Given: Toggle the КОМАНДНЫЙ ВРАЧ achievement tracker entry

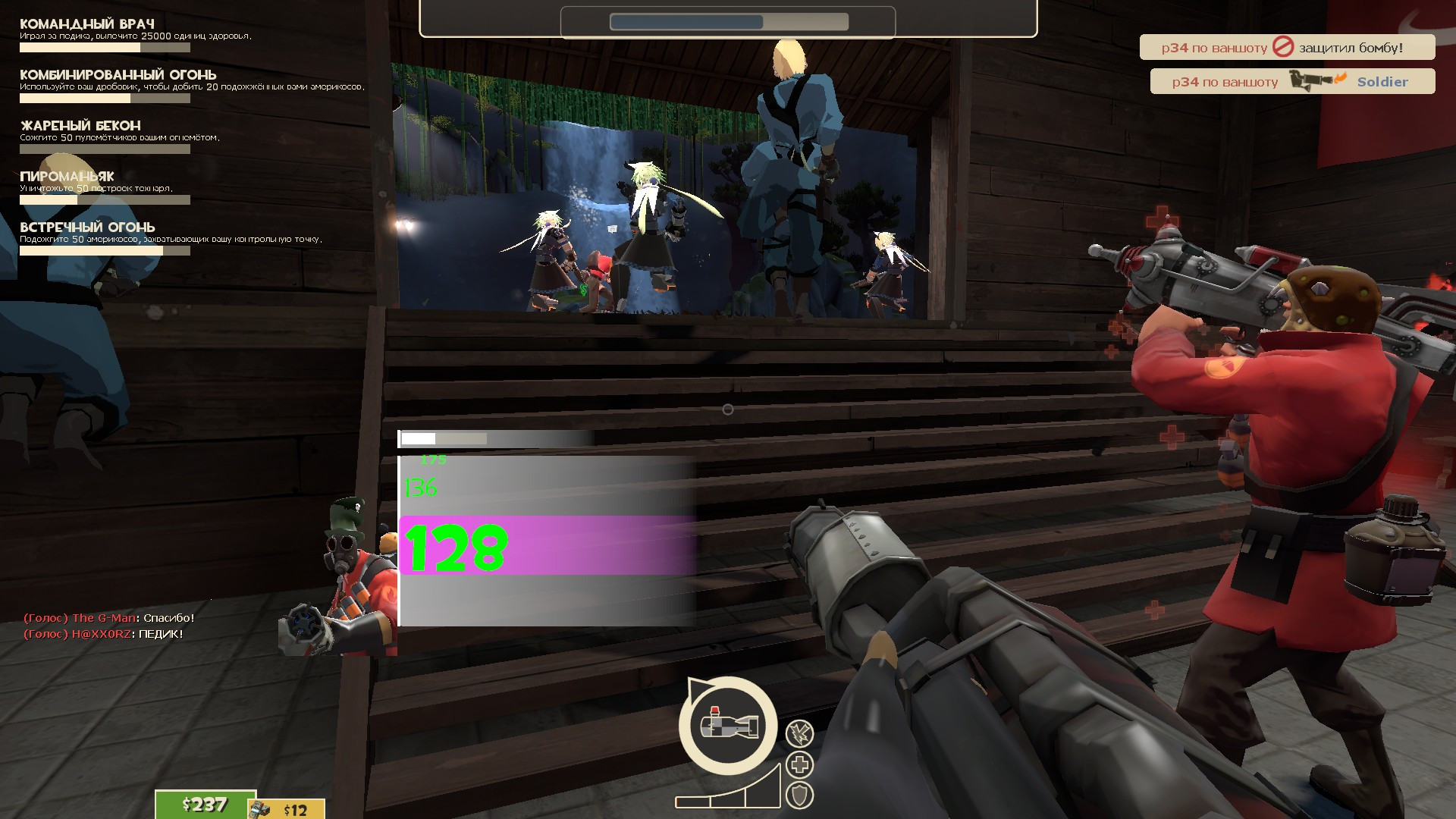Looking at the screenshot, I should coord(87,24).
